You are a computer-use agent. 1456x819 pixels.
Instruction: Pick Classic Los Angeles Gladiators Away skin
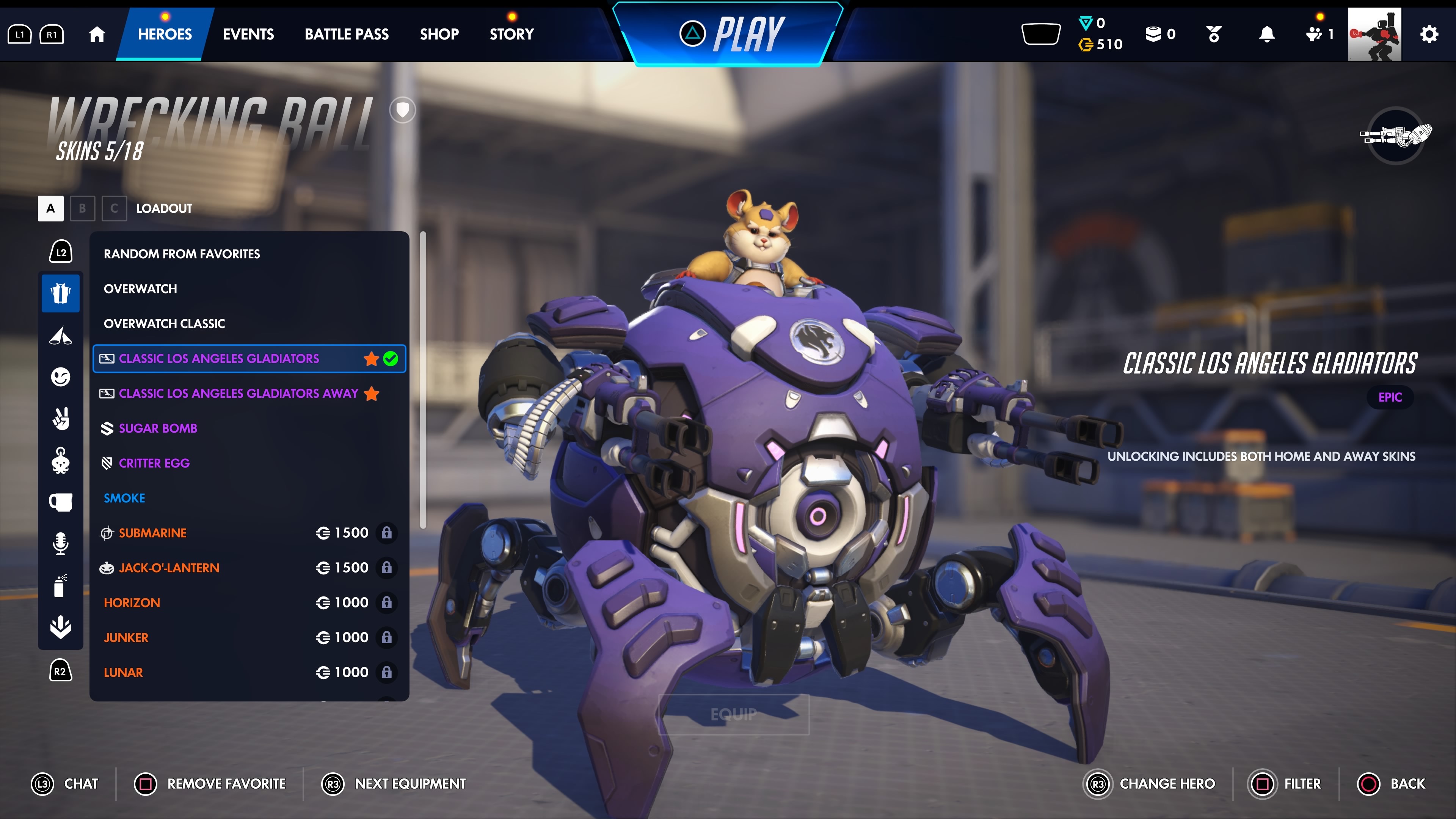[238, 394]
